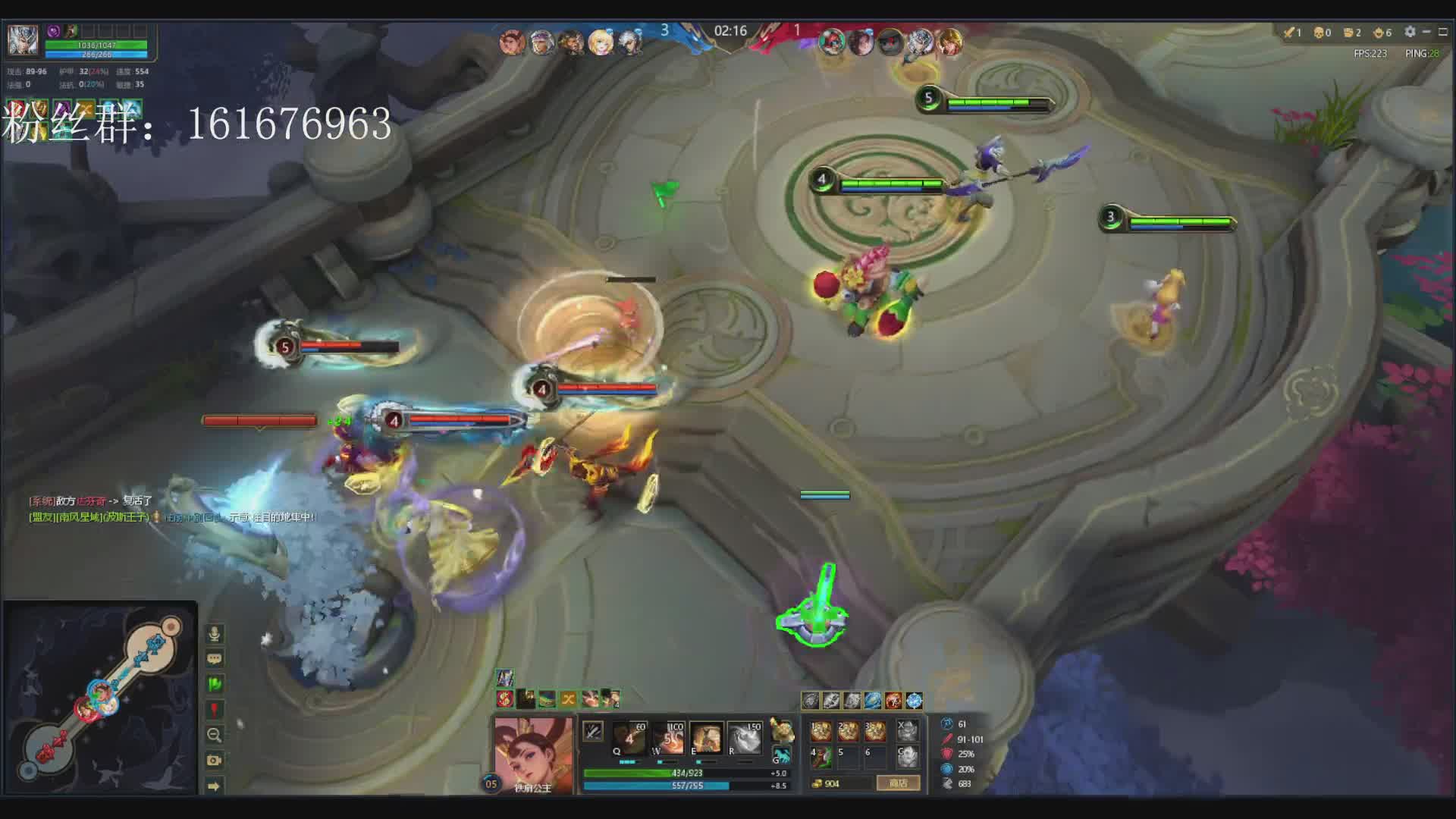Open the 商店 shop button
The width and height of the screenshot is (1456, 819).
pos(898,783)
